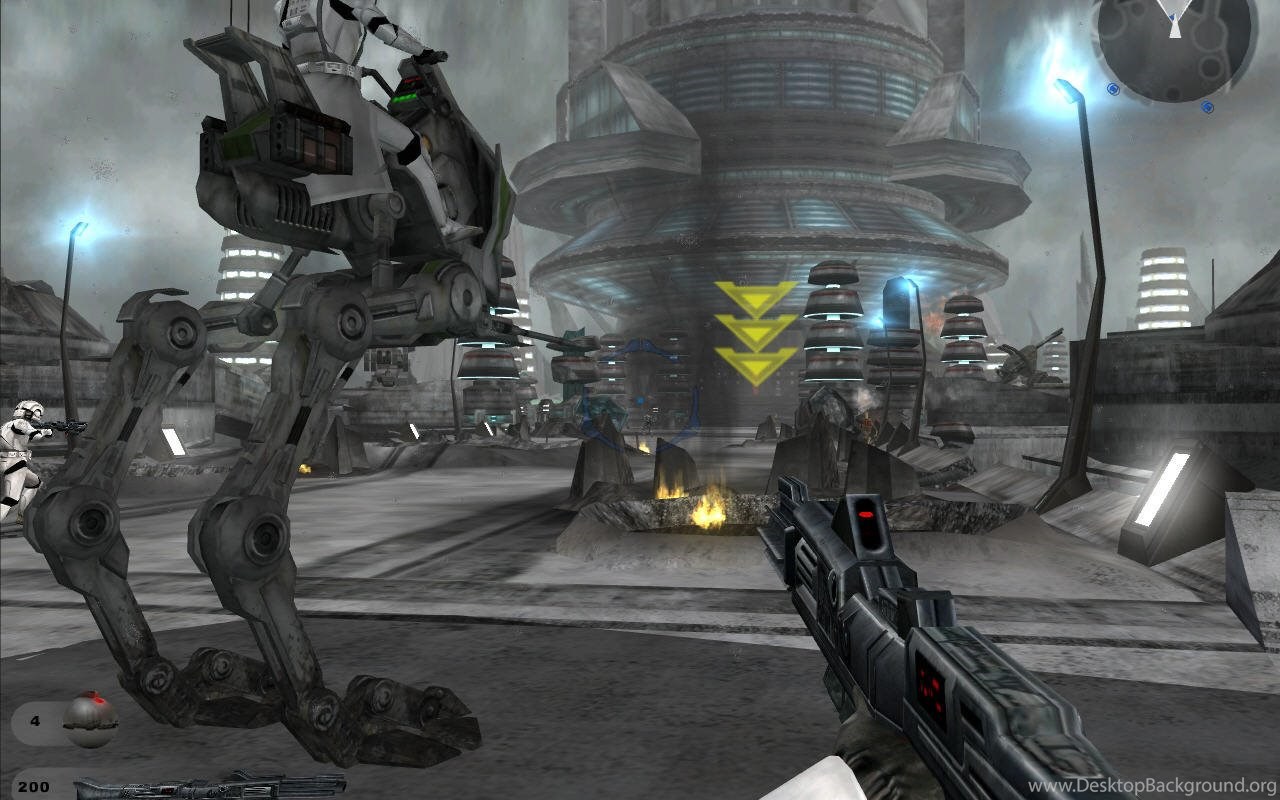Select the thermal detonator grenade icon

coord(90,719)
